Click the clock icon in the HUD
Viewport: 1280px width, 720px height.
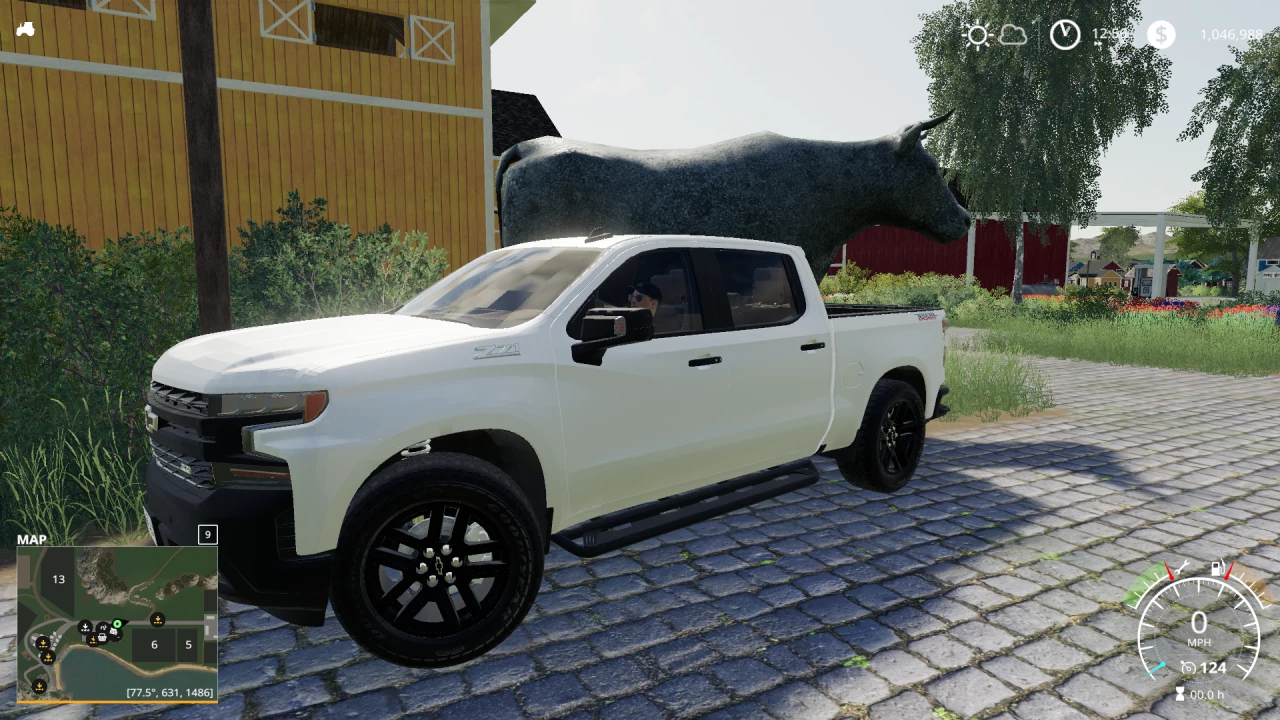pyautogui.click(x=1063, y=35)
